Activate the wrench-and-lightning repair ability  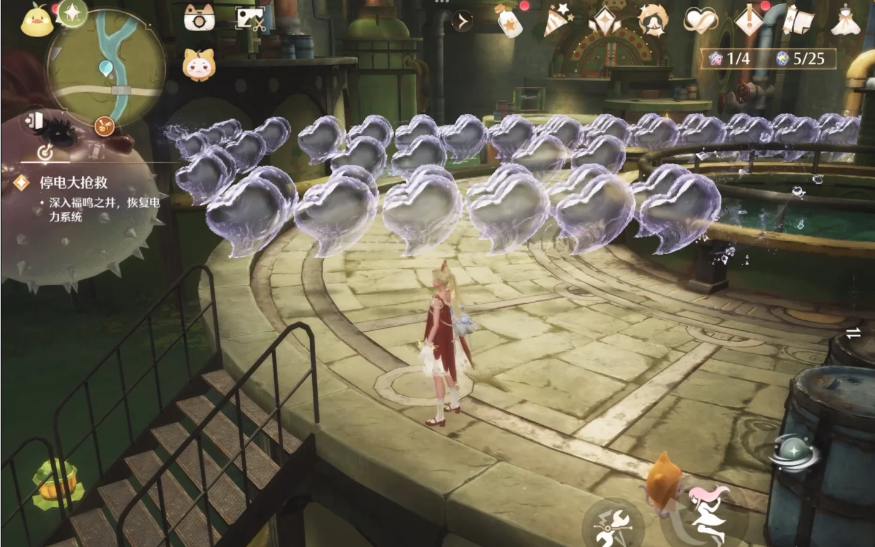point(611,522)
